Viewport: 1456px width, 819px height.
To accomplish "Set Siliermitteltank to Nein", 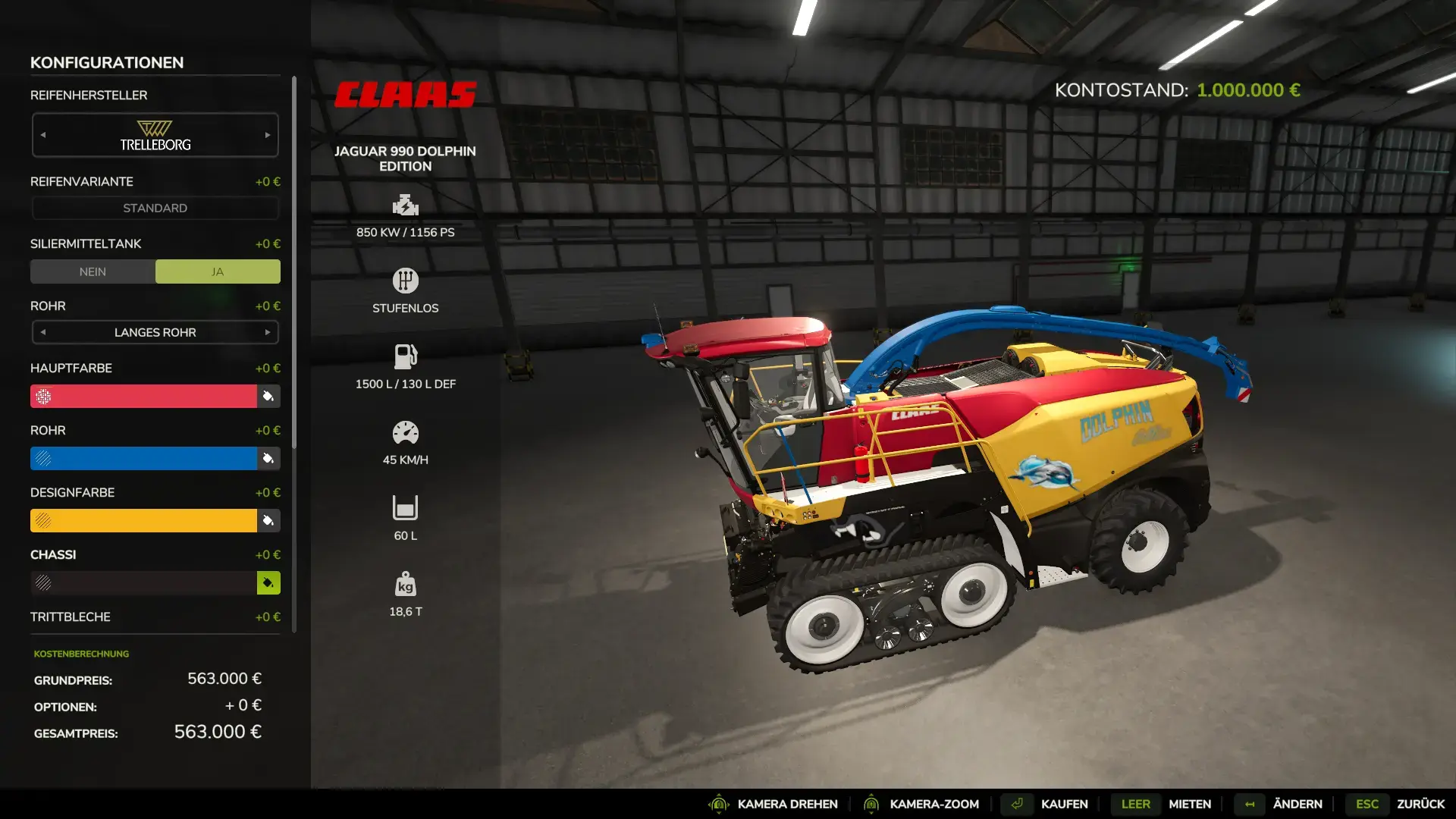I will [93, 271].
